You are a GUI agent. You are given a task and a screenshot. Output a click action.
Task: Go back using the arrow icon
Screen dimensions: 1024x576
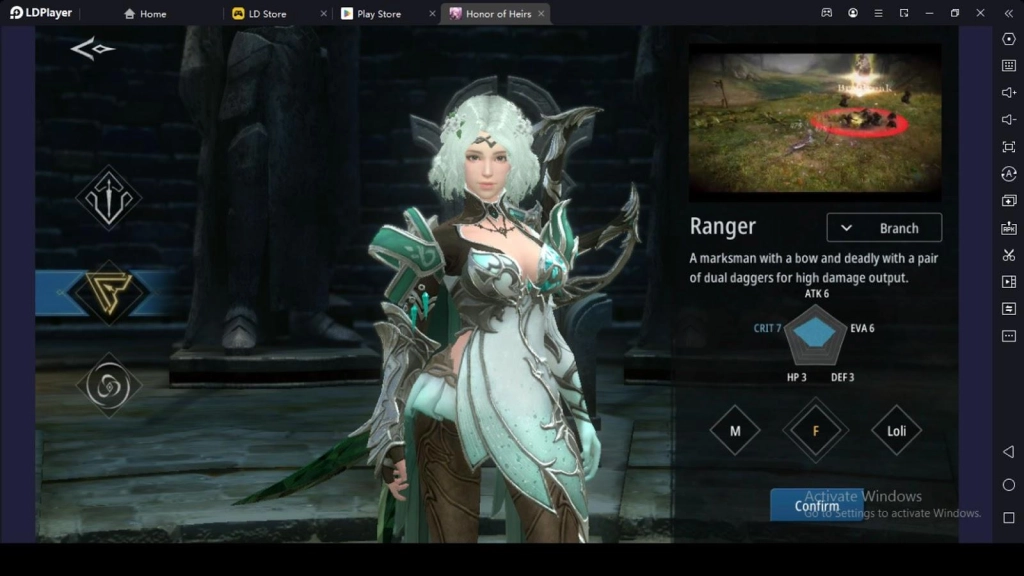[92, 49]
